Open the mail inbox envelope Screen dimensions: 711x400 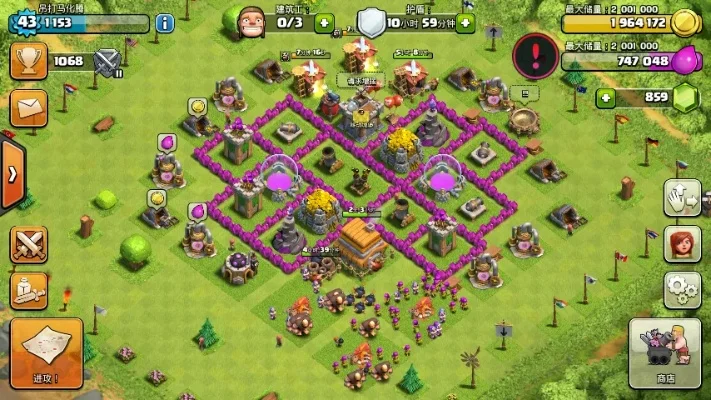click(28, 105)
